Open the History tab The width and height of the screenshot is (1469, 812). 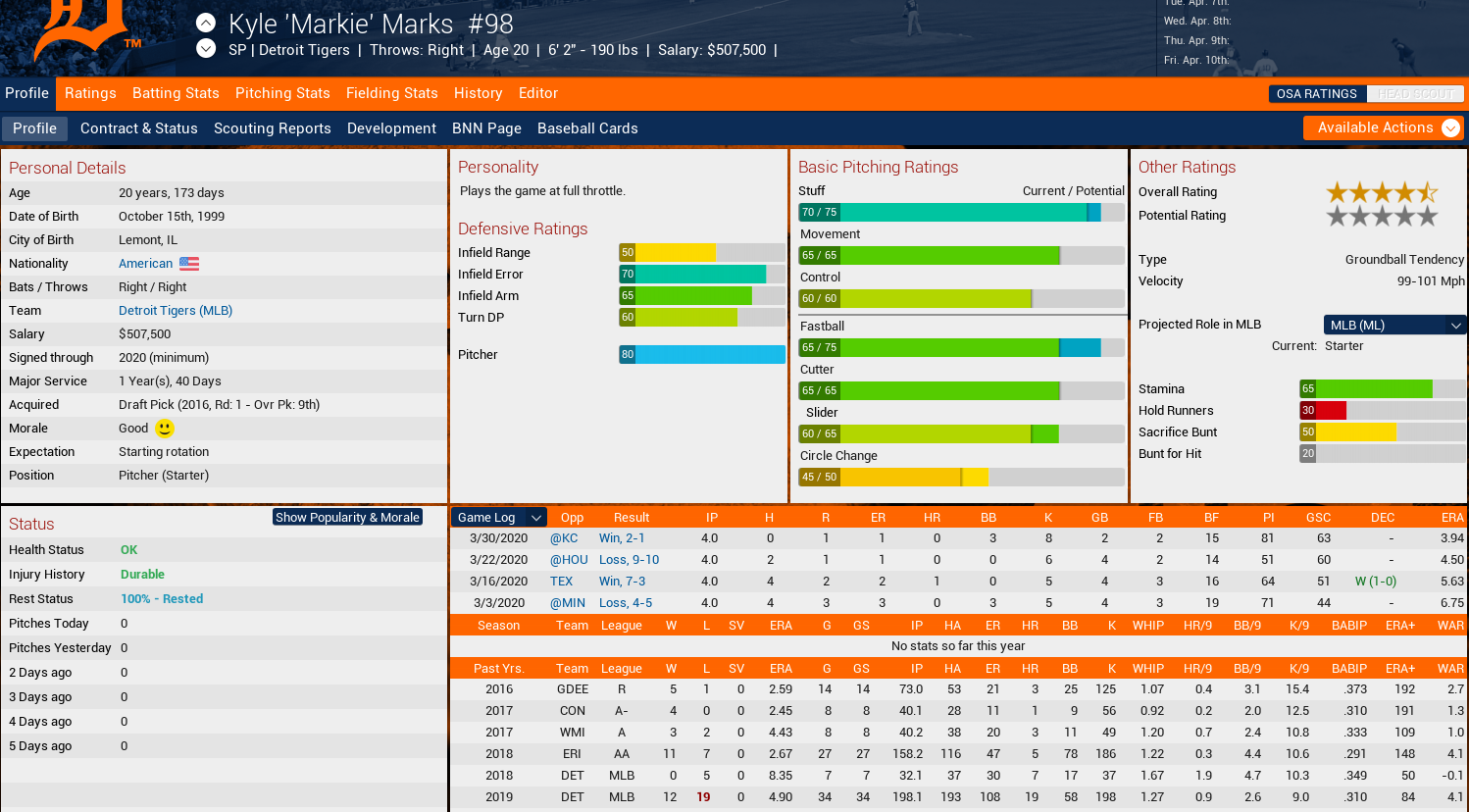478,93
